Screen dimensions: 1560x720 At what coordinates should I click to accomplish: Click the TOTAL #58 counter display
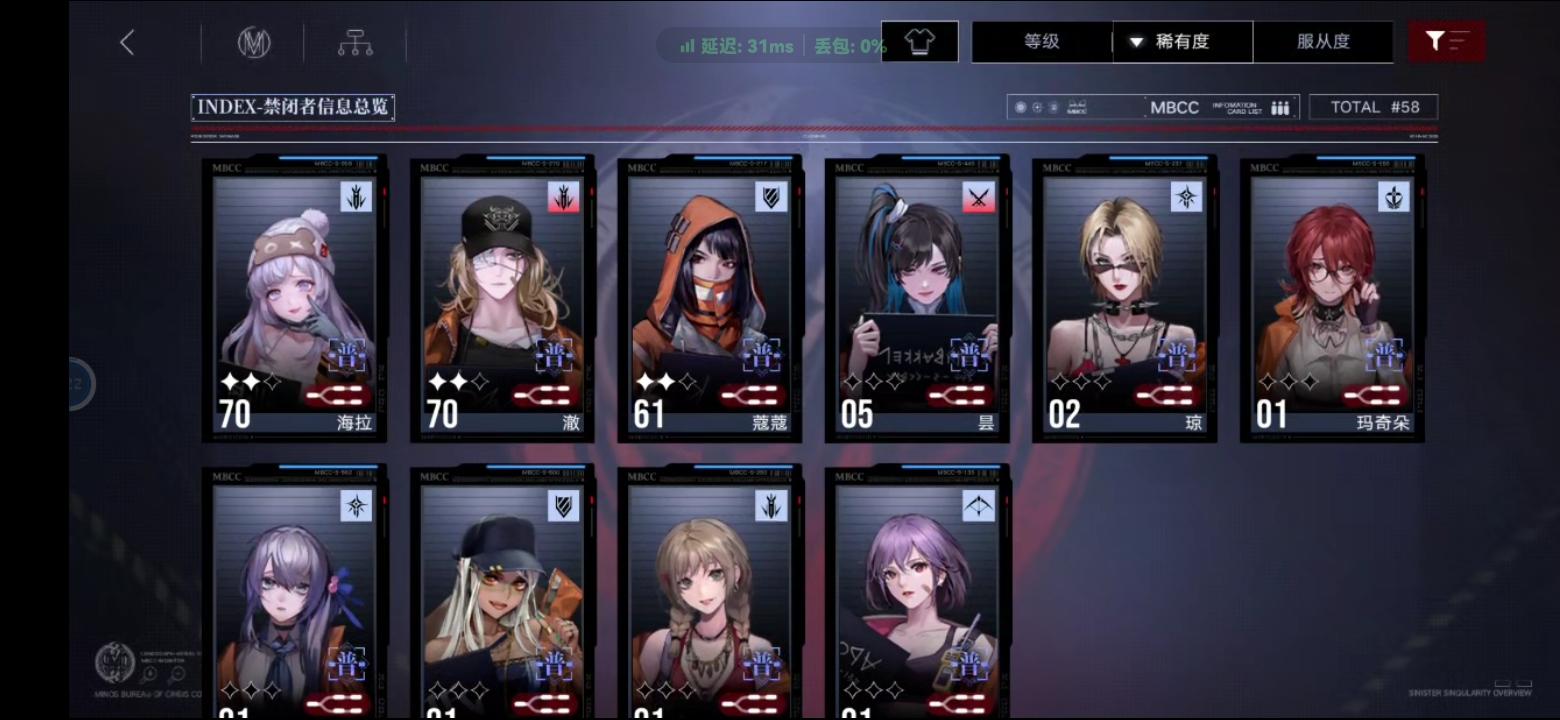pyautogui.click(x=1373, y=106)
